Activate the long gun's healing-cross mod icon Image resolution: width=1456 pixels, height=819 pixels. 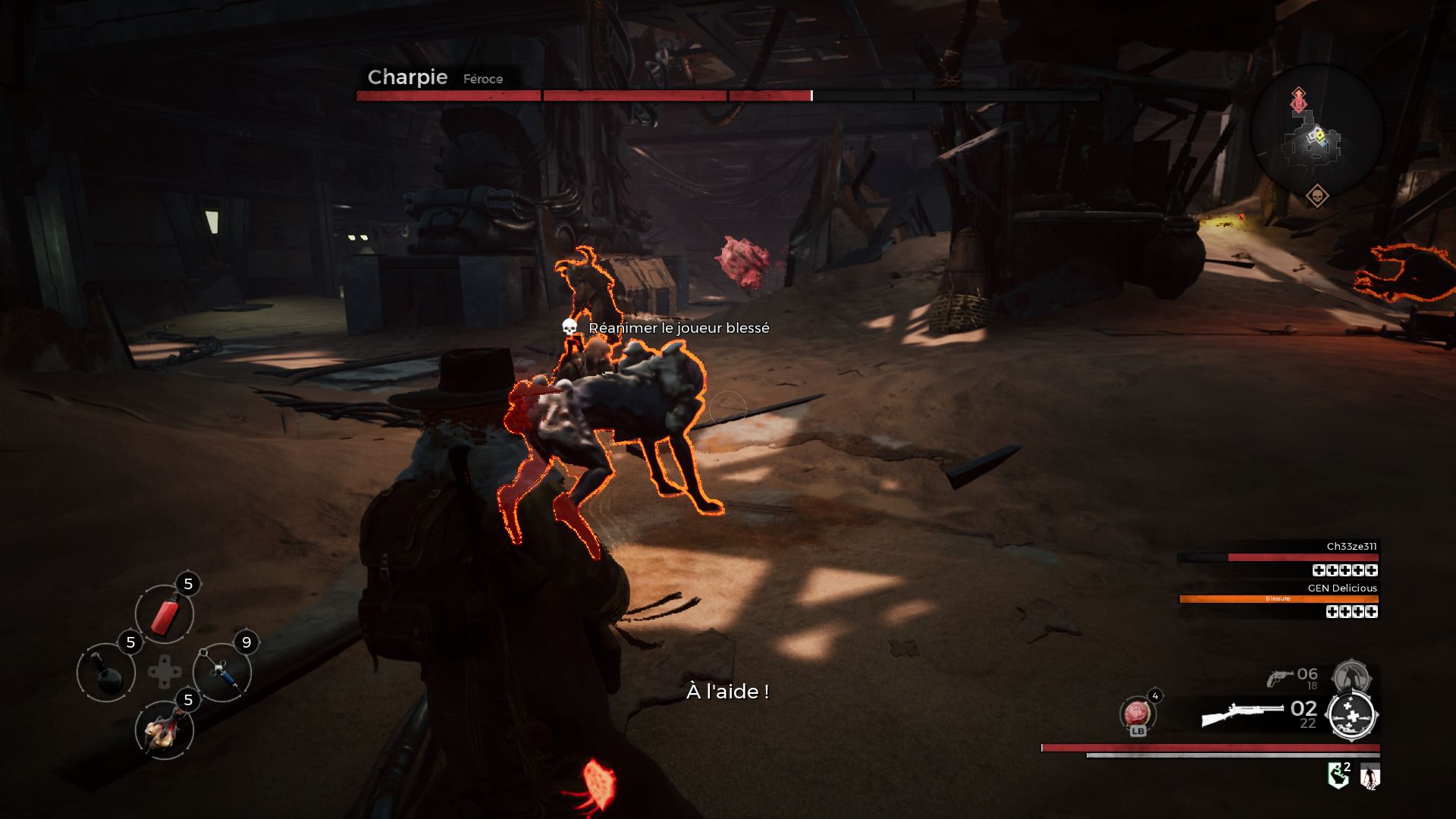coord(1351,715)
